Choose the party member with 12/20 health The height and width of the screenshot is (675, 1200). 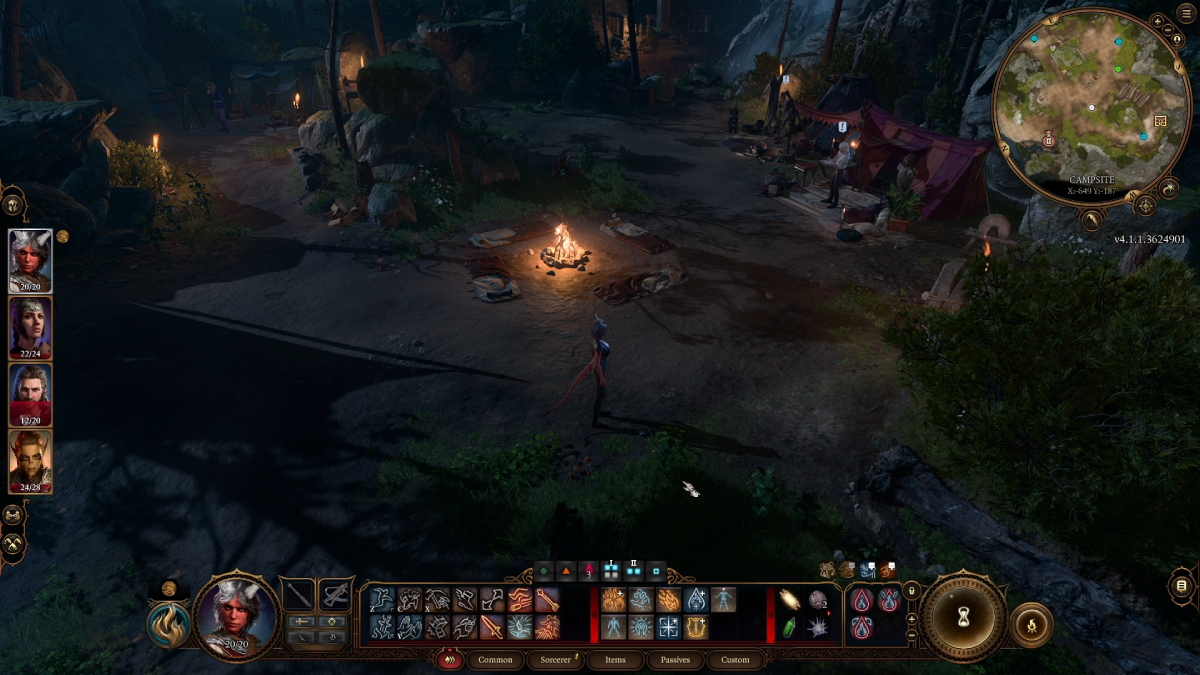coord(30,394)
